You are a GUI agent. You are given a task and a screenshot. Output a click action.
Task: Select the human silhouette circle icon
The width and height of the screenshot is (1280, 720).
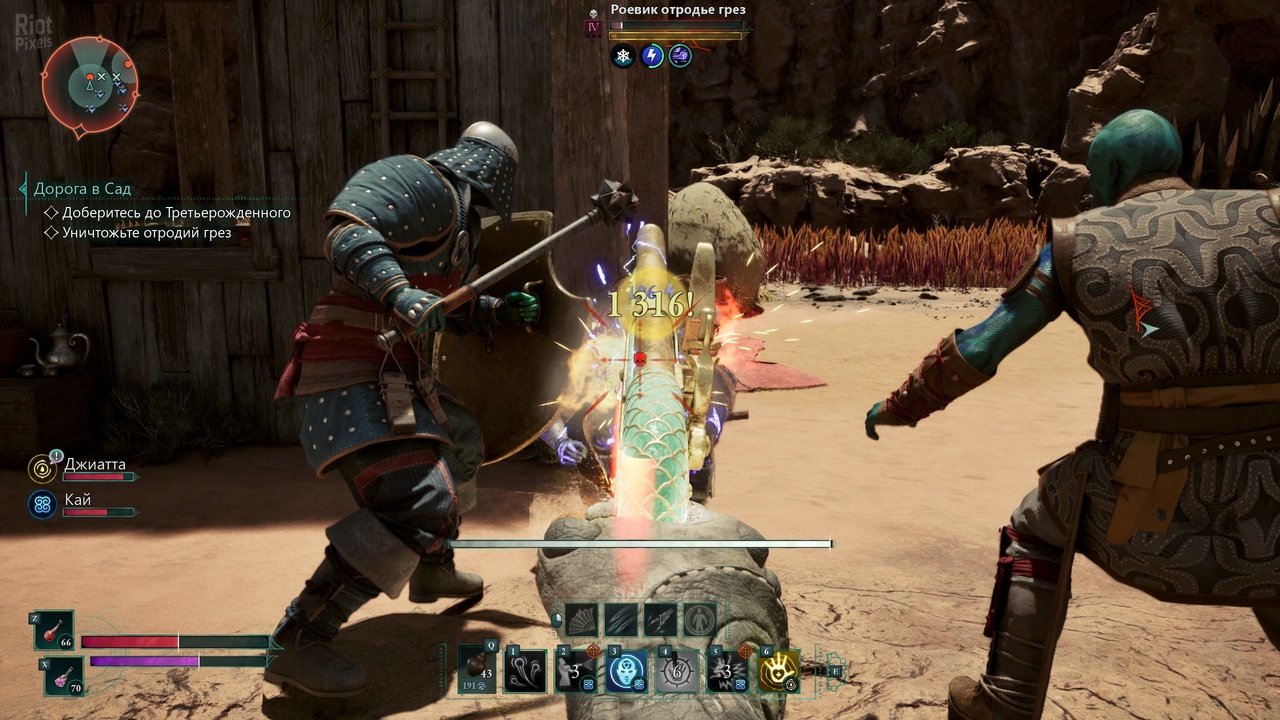700,620
